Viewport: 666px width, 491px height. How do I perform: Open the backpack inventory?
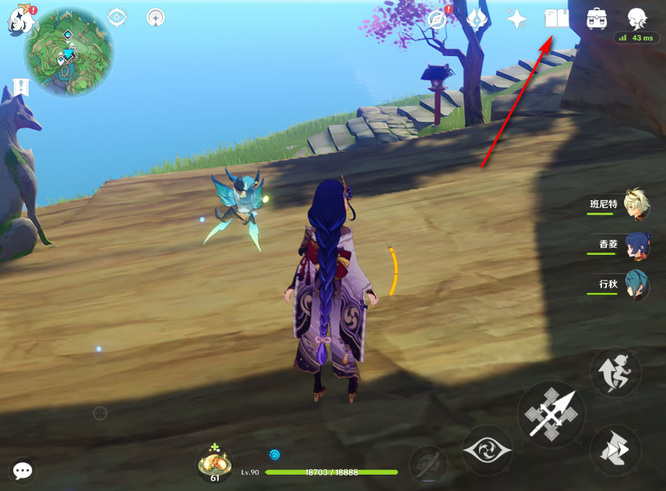597,18
